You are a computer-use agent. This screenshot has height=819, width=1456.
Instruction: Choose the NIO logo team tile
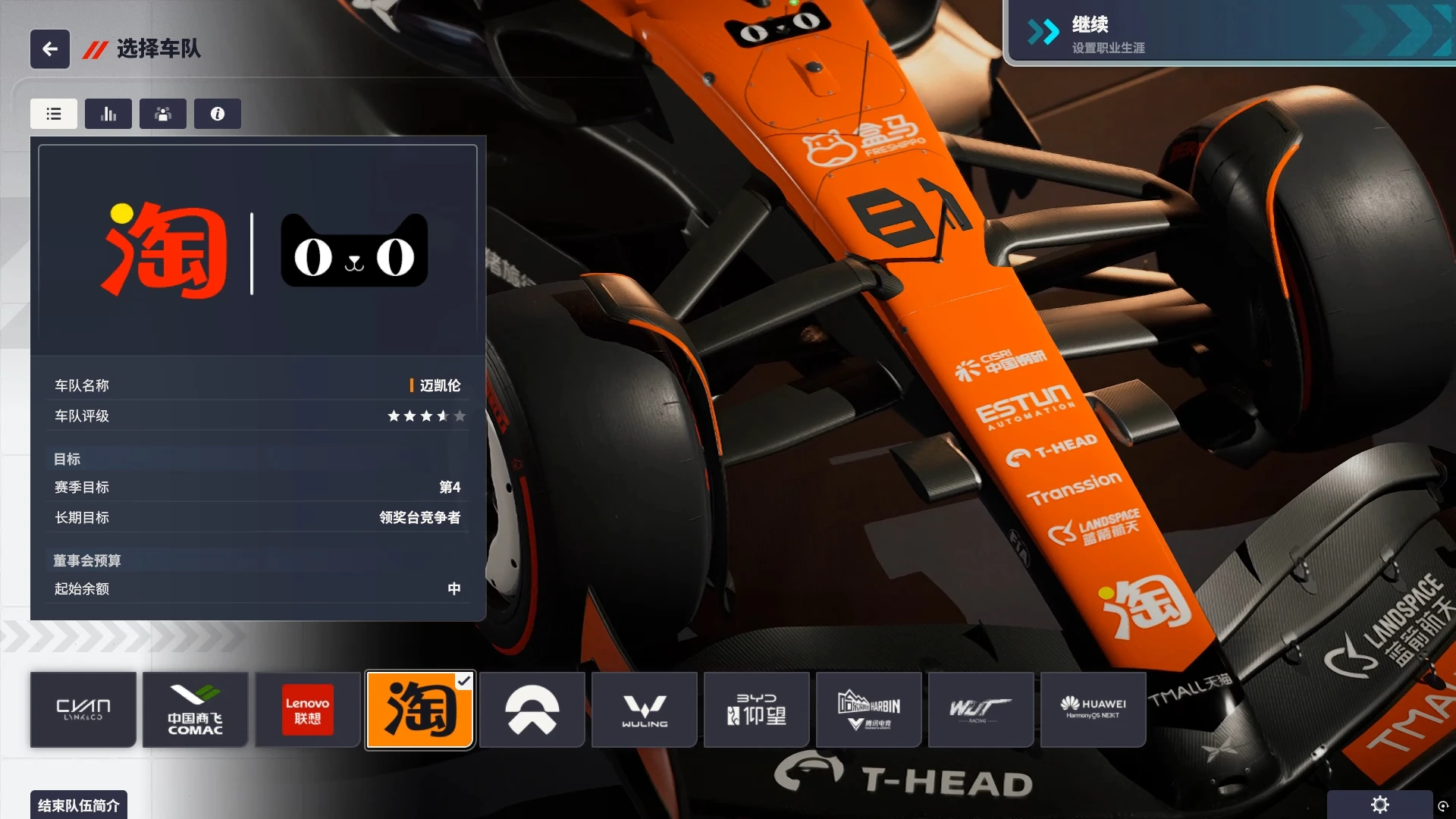tap(532, 710)
